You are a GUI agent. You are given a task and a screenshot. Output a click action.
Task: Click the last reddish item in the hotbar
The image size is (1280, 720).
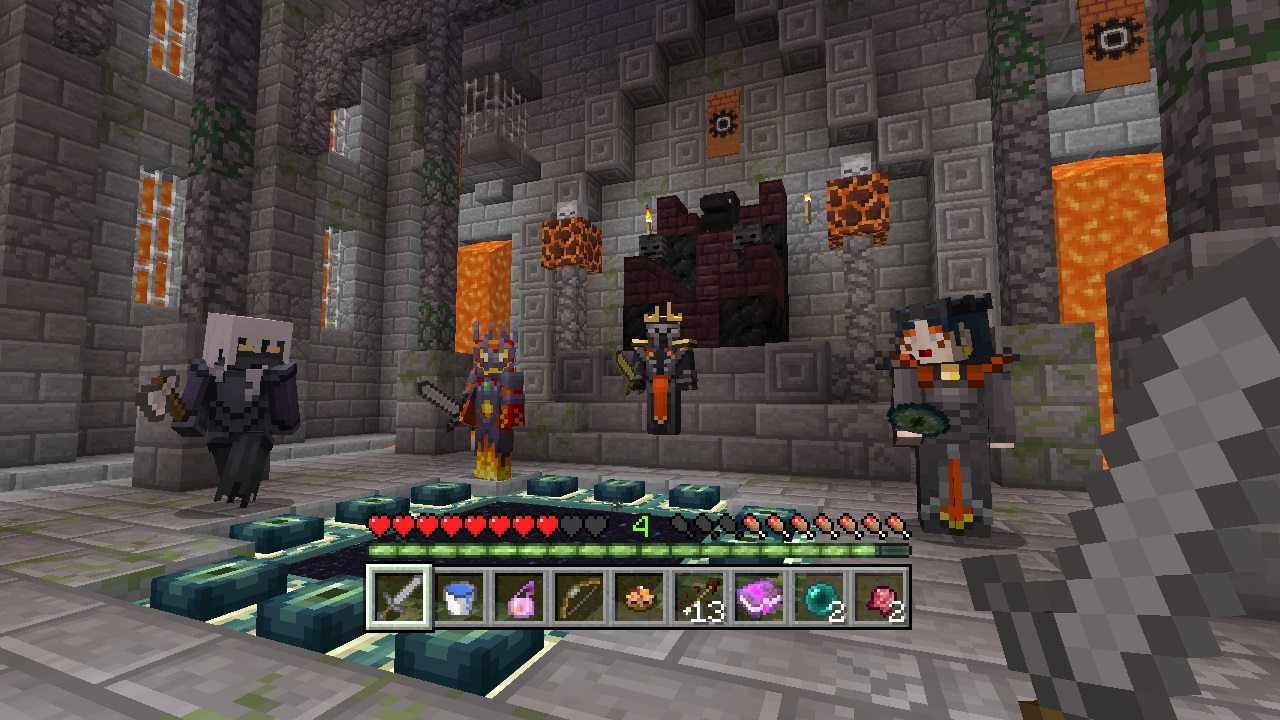(x=878, y=598)
